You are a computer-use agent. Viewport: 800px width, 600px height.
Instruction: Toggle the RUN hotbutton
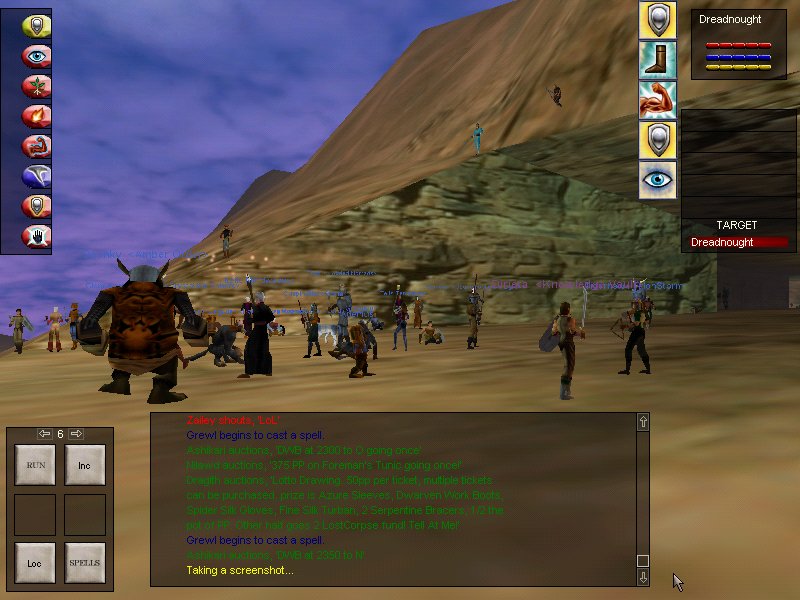point(35,465)
